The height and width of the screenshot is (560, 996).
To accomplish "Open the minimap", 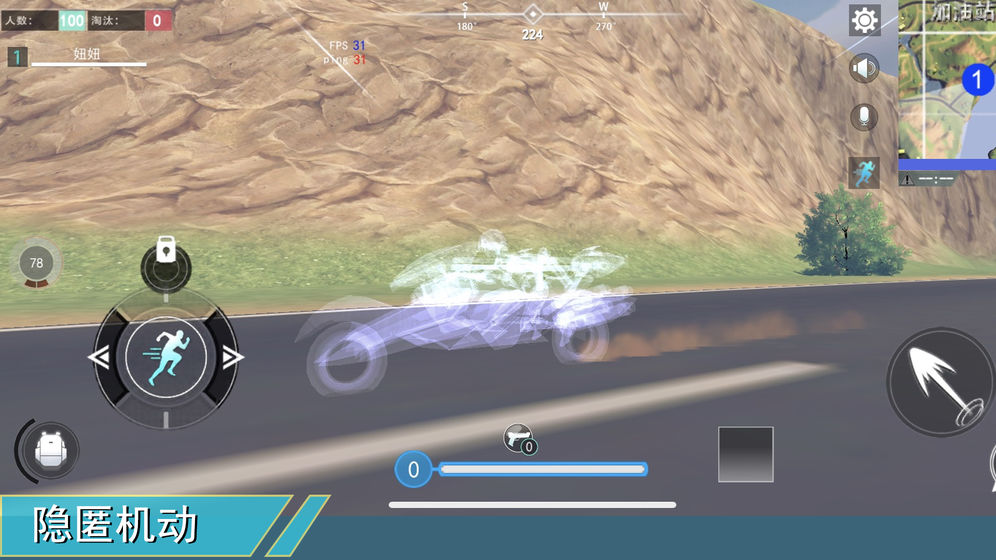I will pyautogui.click(x=948, y=78).
